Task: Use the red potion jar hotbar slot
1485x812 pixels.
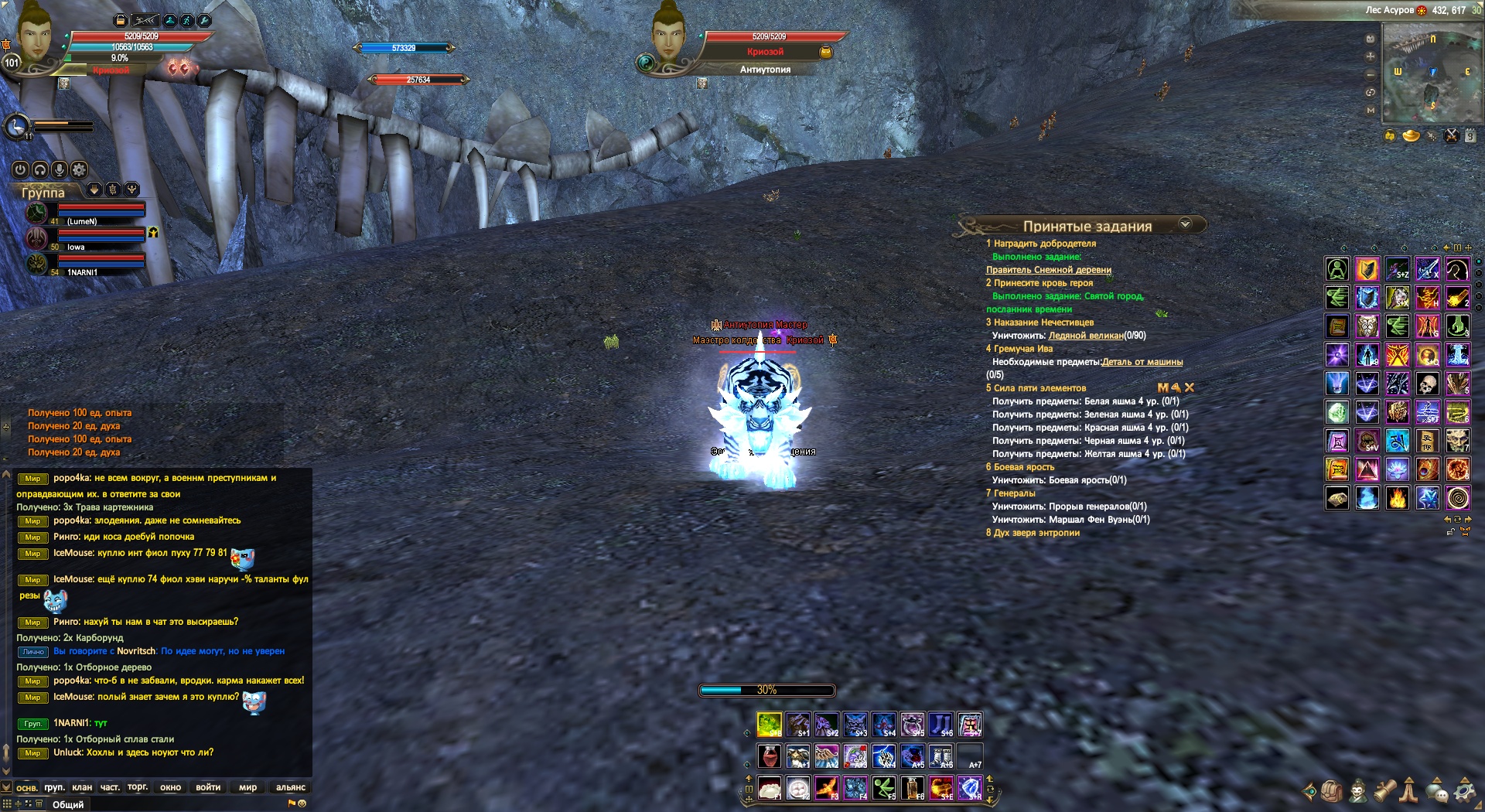Action: coord(769,756)
